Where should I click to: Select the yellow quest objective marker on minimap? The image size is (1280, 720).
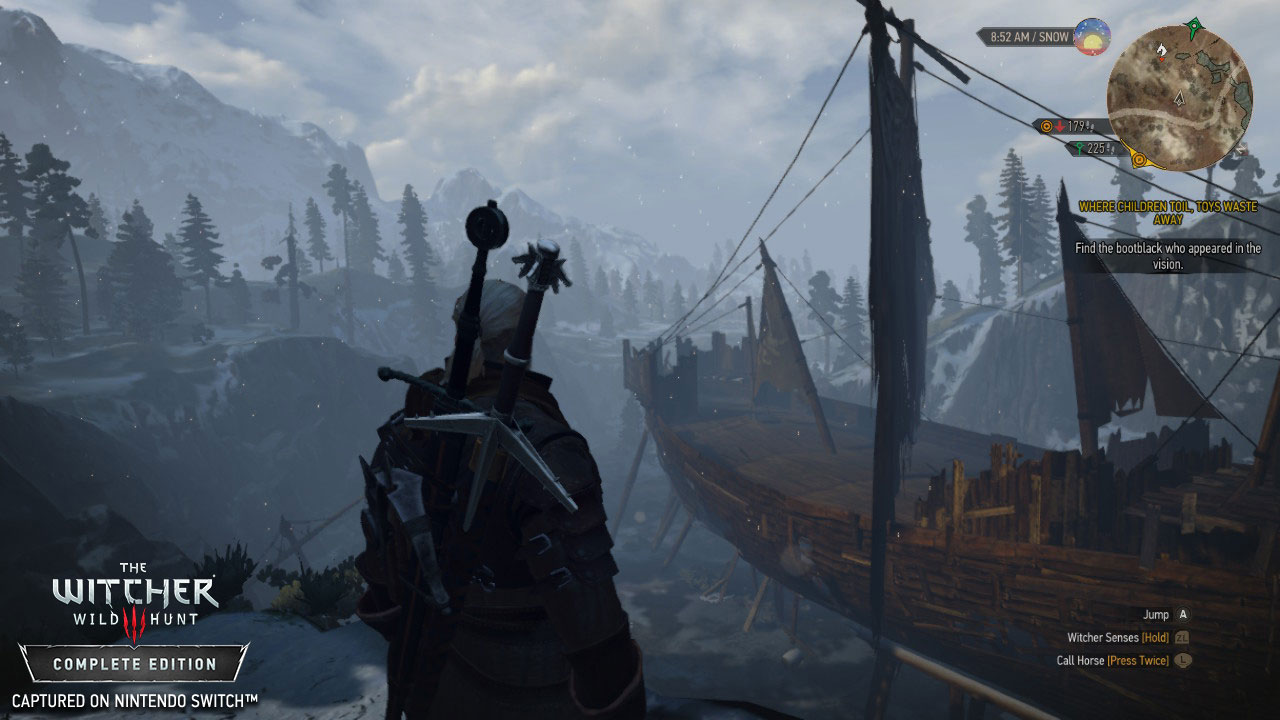(1139, 158)
